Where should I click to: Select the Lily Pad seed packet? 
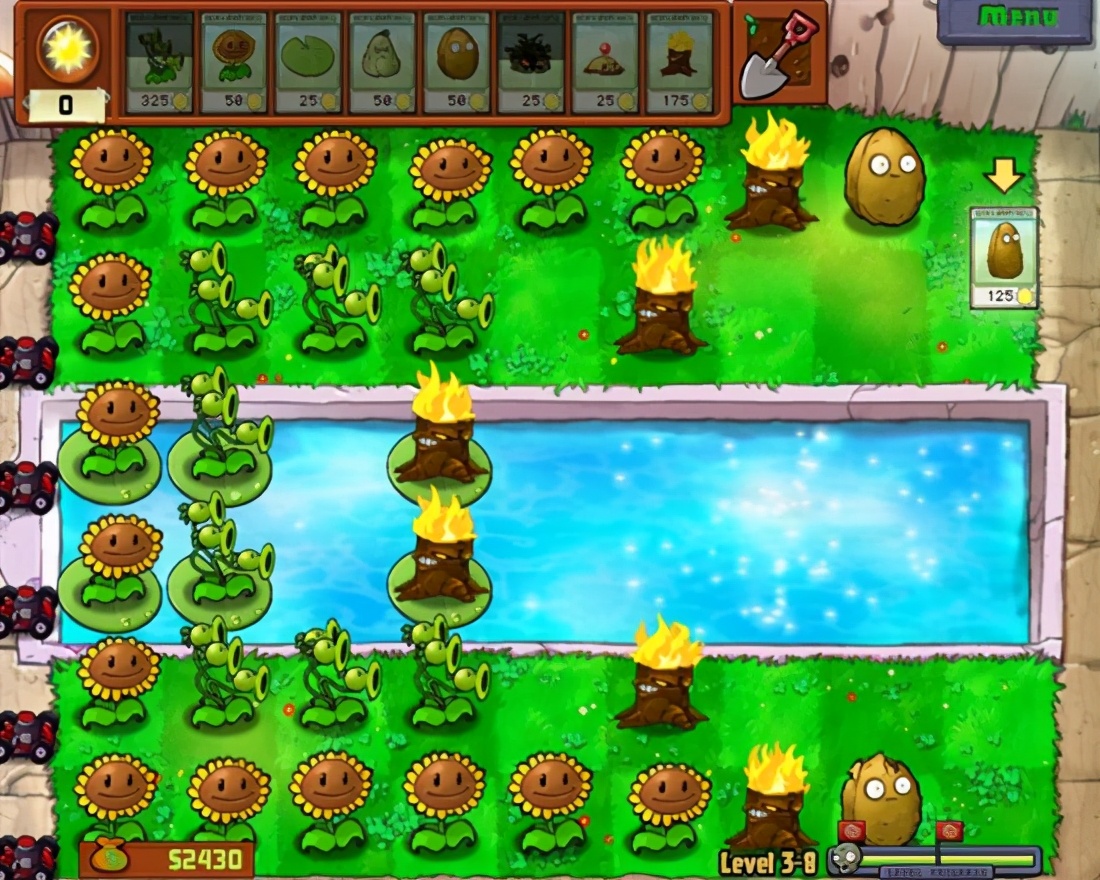pyautogui.click(x=308, y=62)
